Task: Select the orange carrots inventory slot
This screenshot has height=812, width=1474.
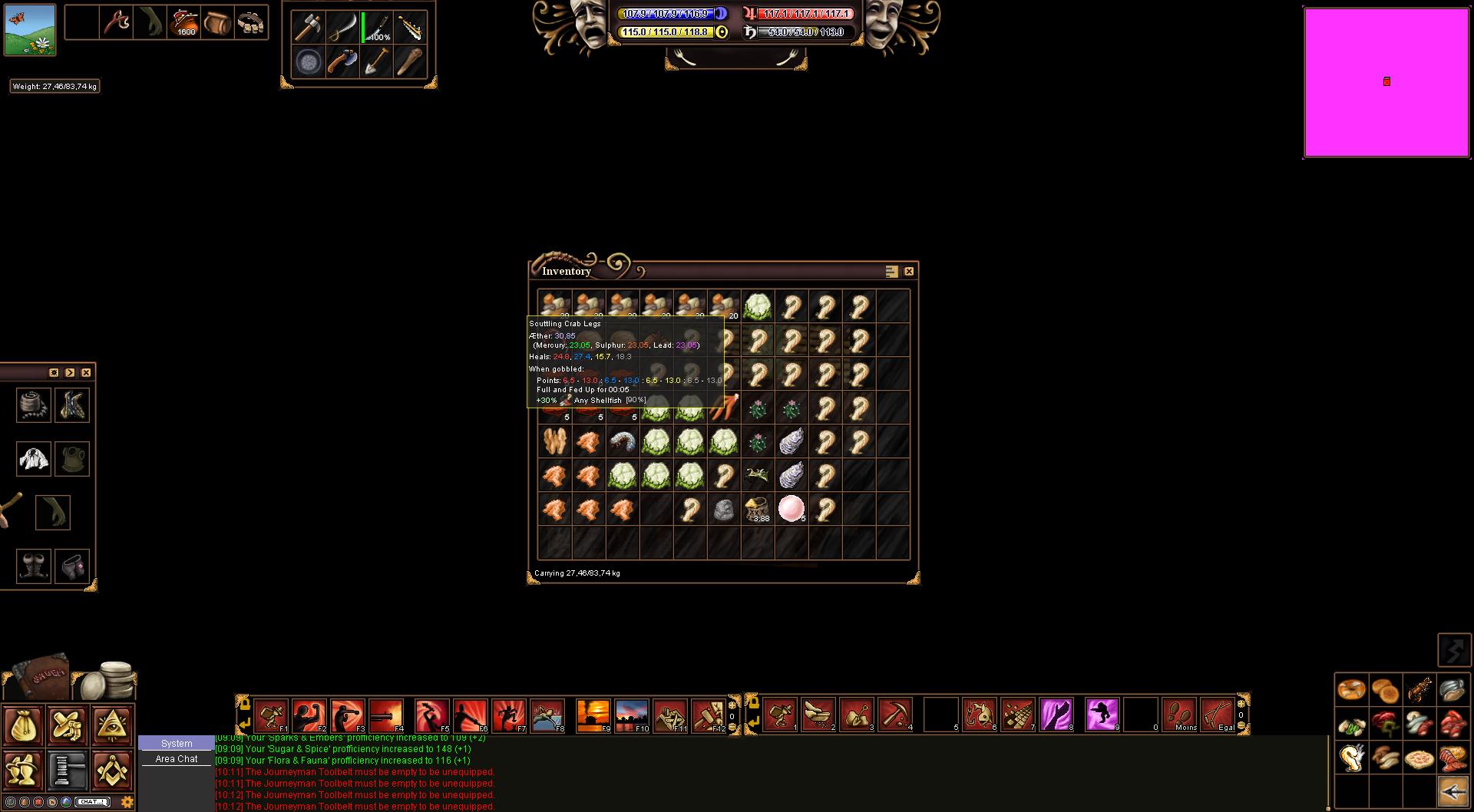Action: pyautogui.click(x=723, y=408)
